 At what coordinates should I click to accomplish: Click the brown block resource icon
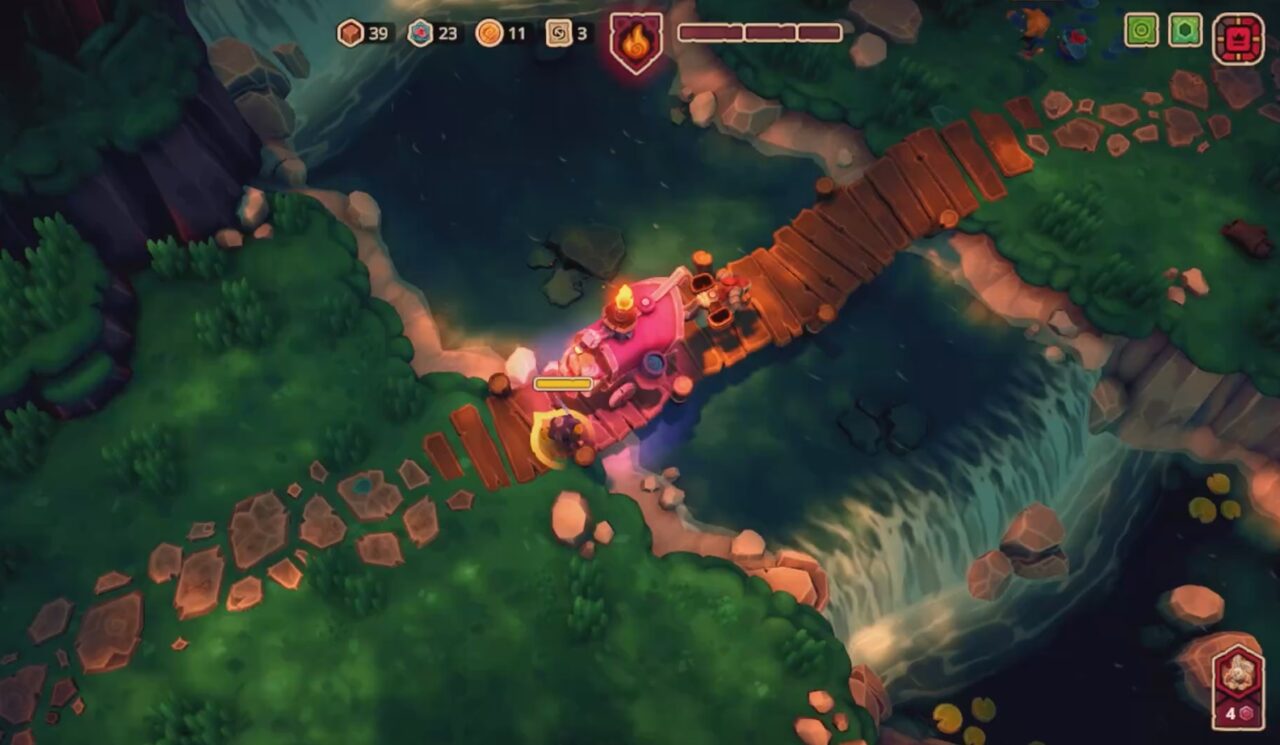(350, 33)
